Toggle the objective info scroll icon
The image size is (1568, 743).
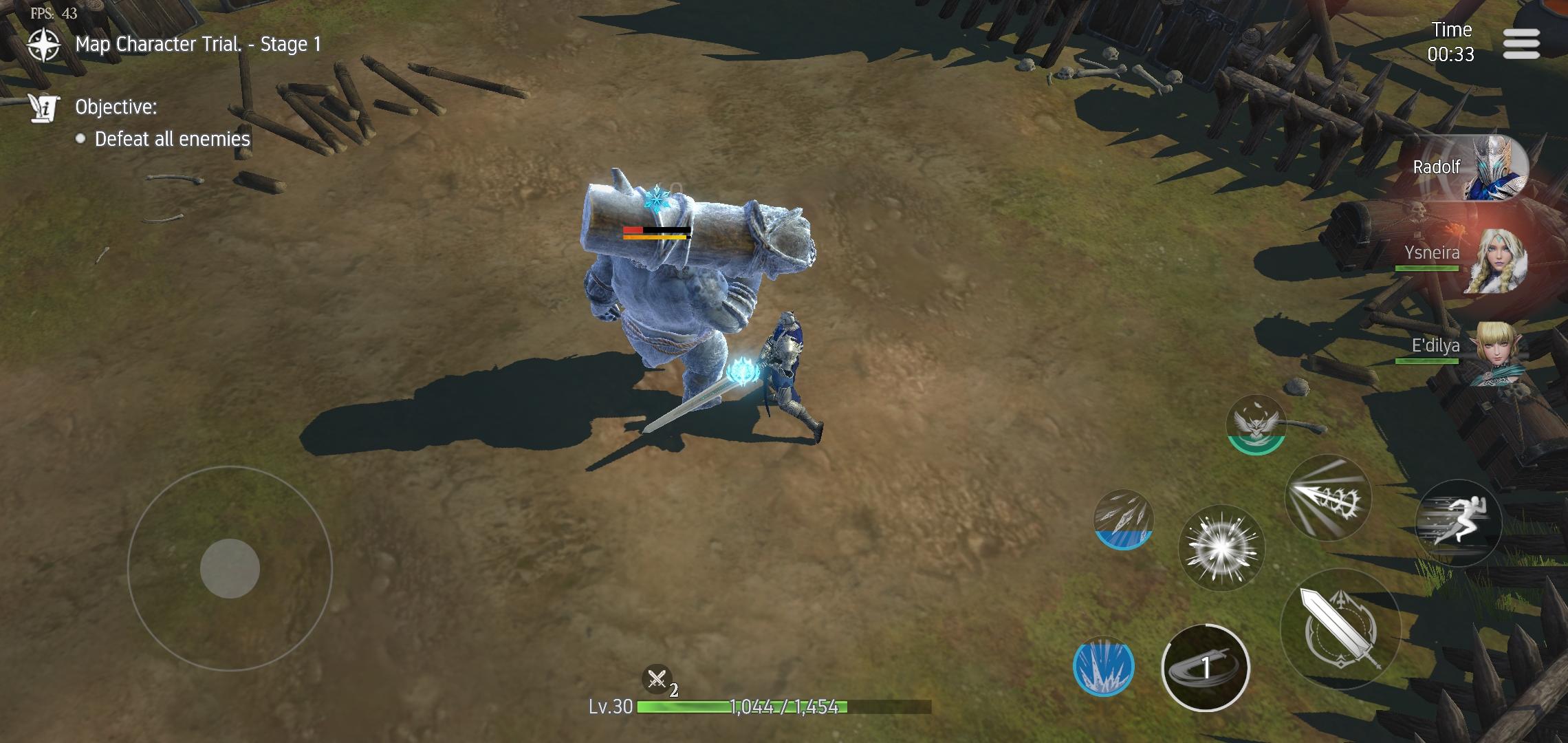pos(43,108)
